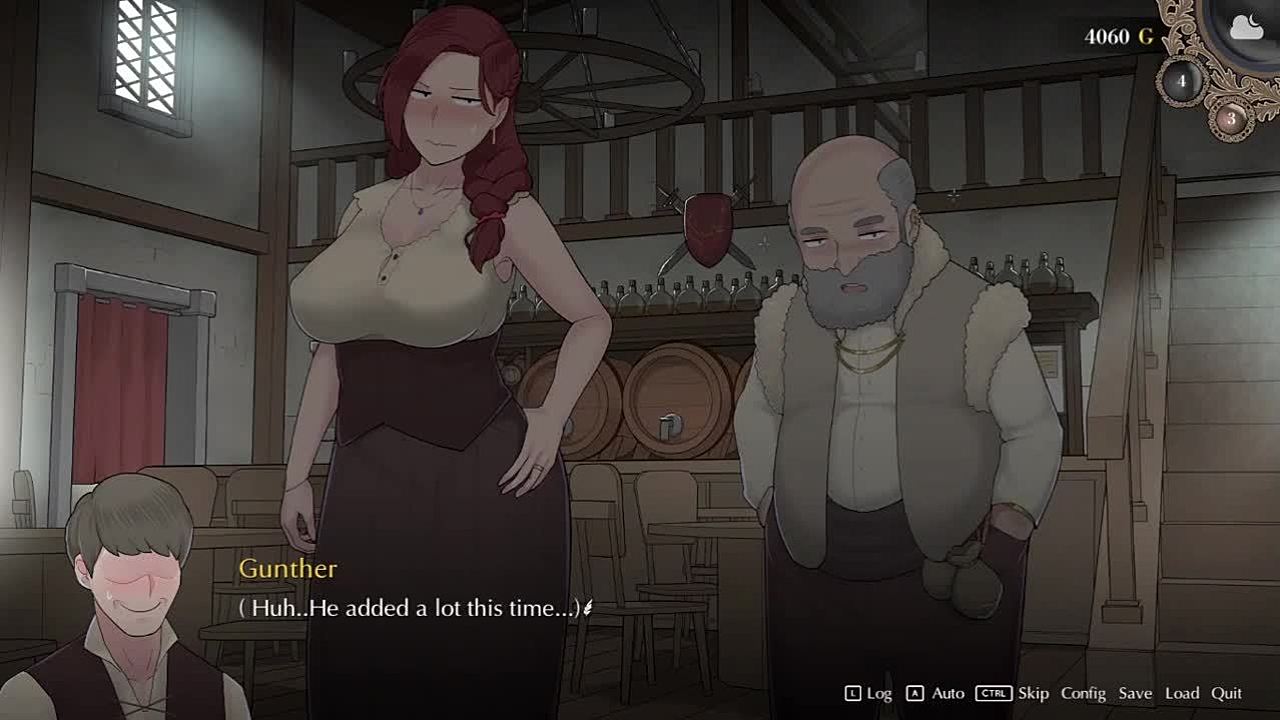Turn on Auto text advance
Screen dimensions: 1280x720
[x=947, y=693]
